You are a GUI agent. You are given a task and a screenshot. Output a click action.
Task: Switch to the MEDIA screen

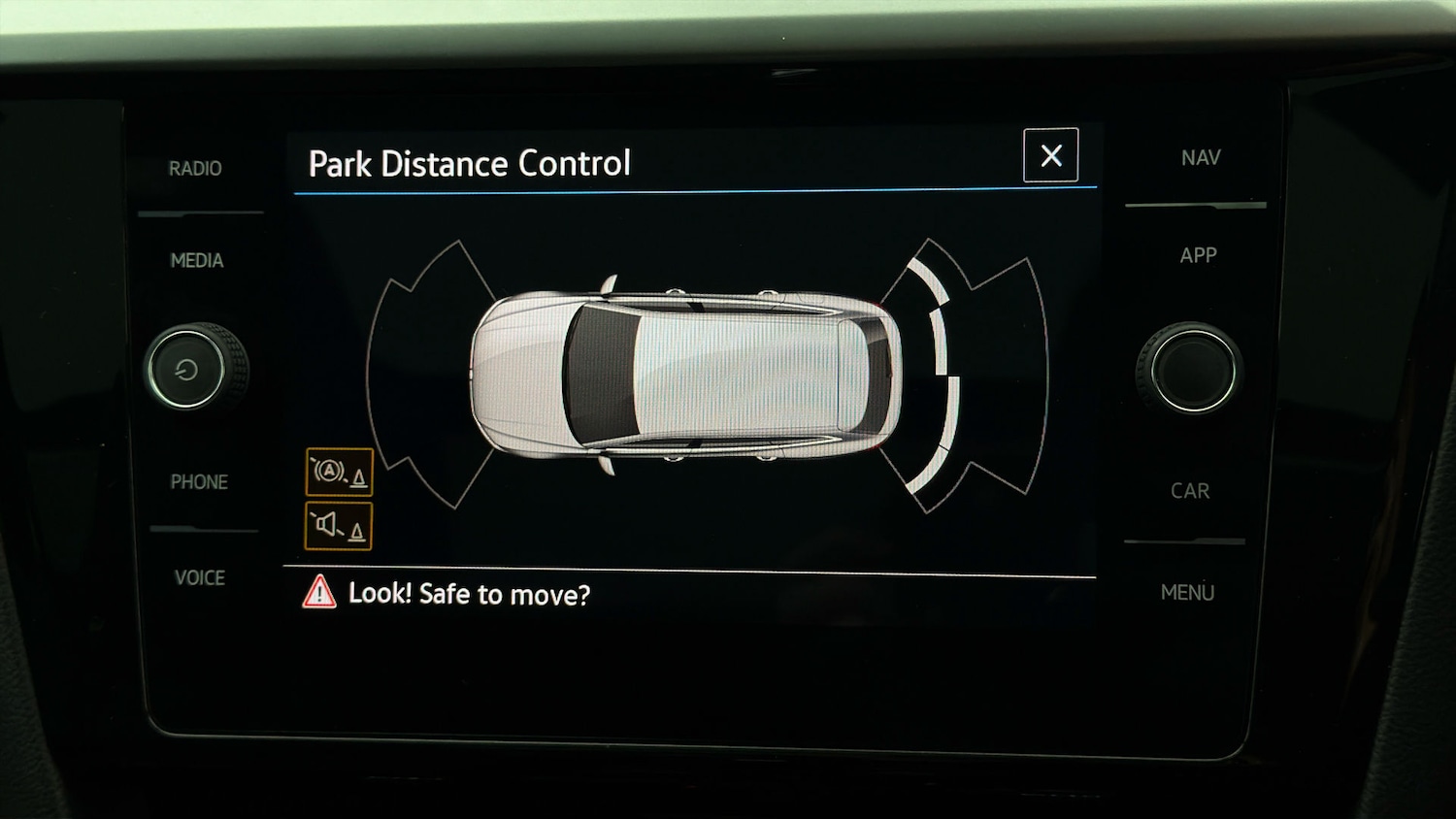(x=197, y=260)
